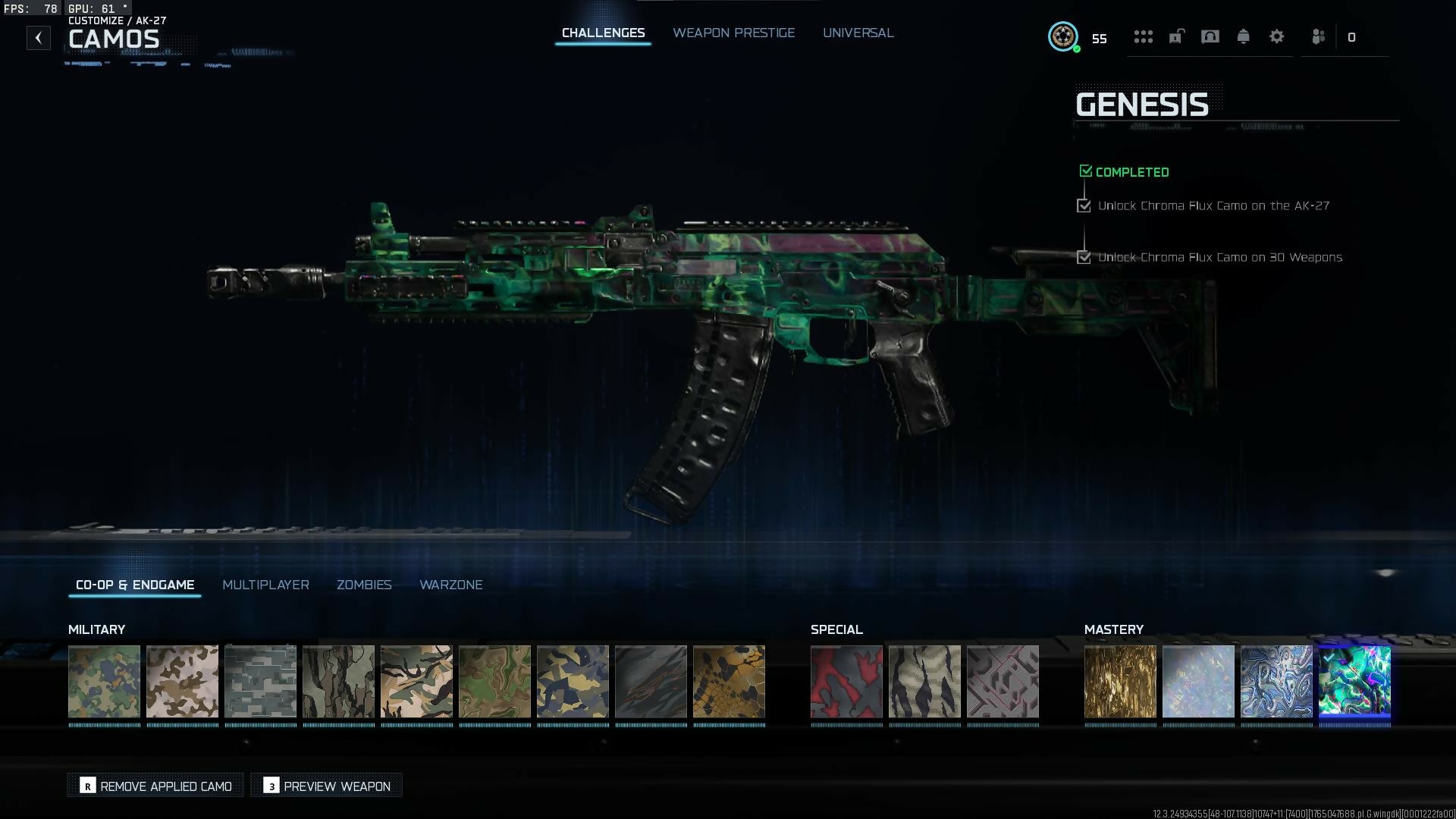The width and height of the screenshot is (1456, 819).
Task: View the Zombies camo category
Action: [x=364, y=585]
